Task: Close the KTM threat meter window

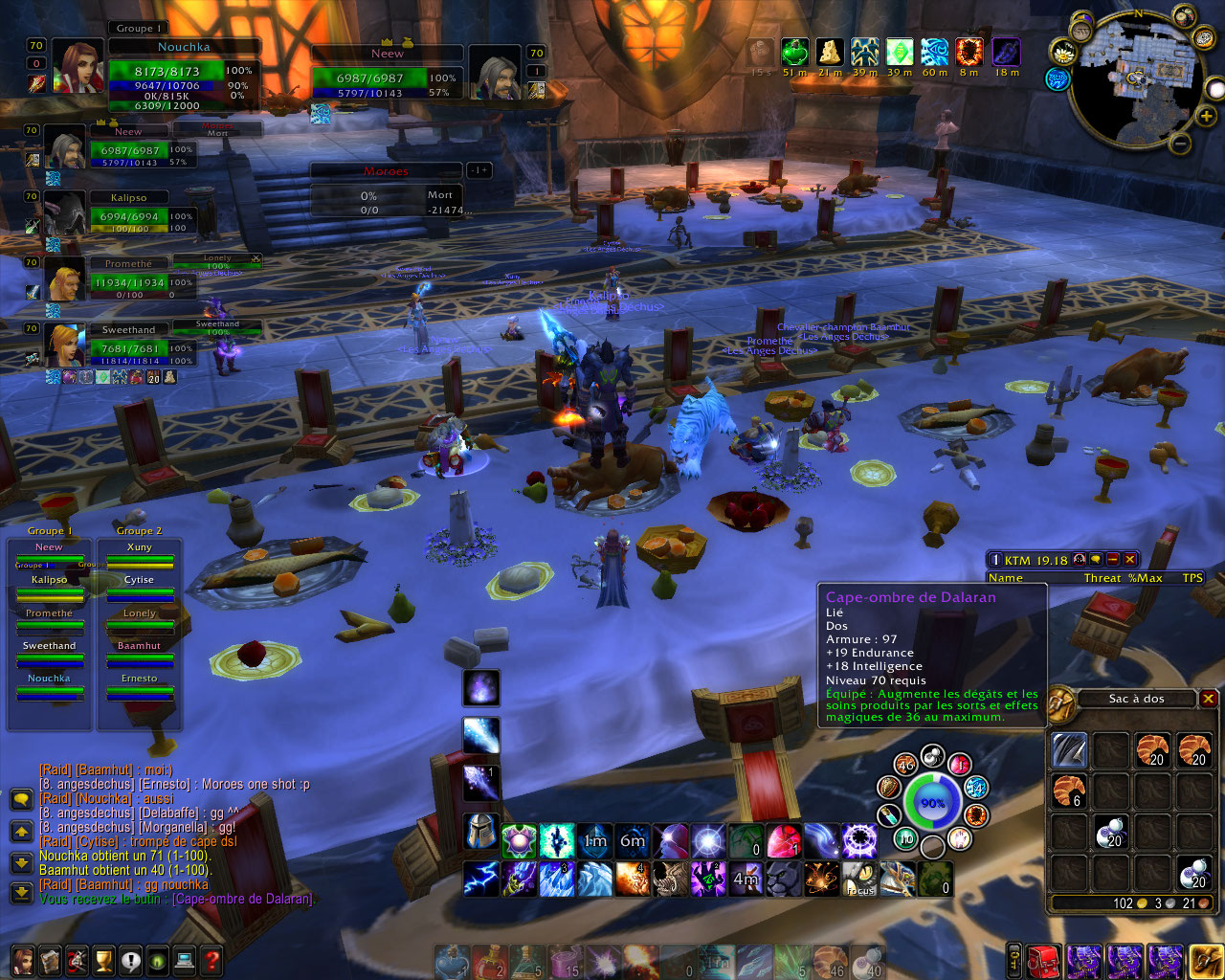Action: tap(1130, 560)
